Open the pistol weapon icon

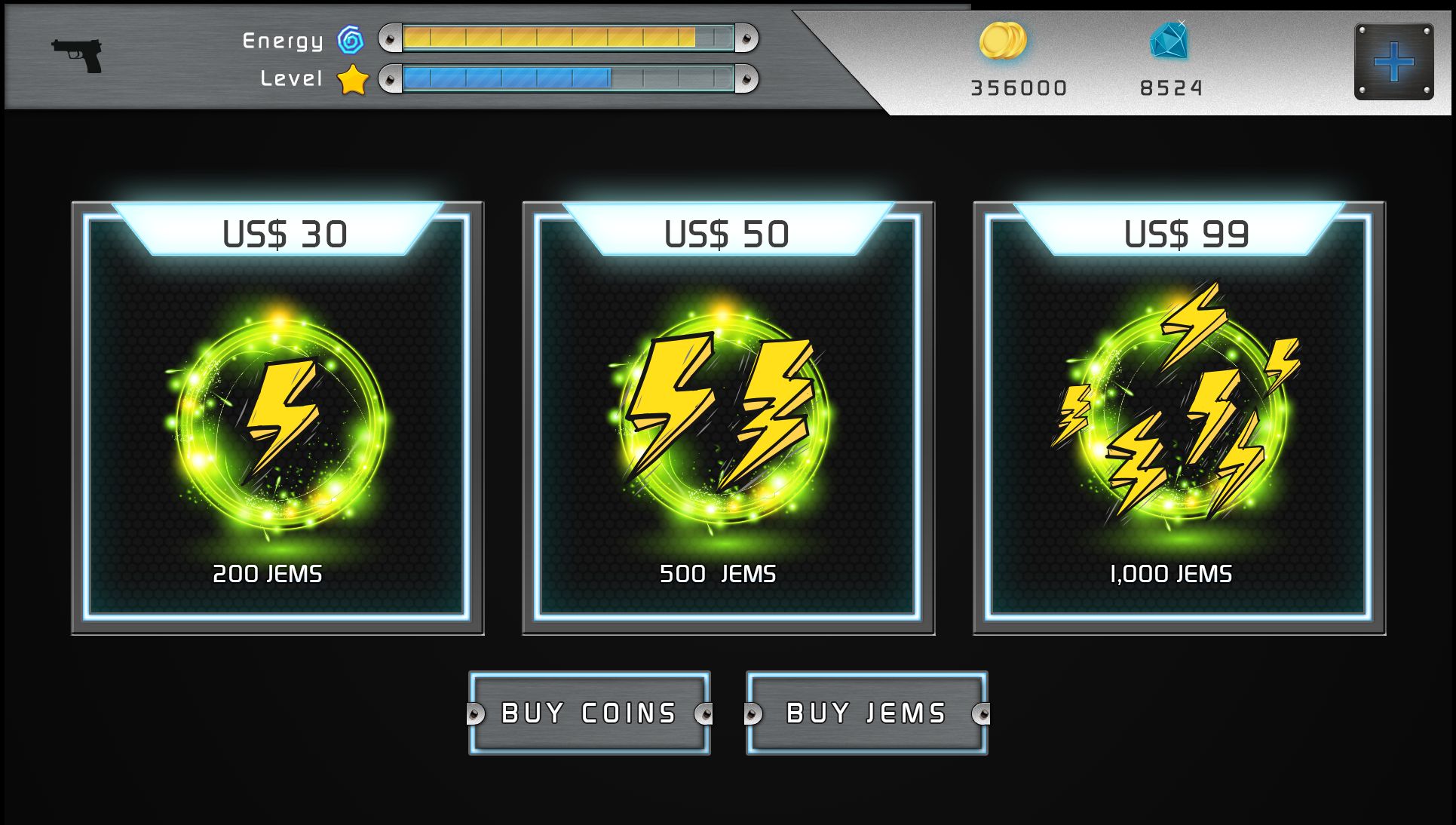77,55
